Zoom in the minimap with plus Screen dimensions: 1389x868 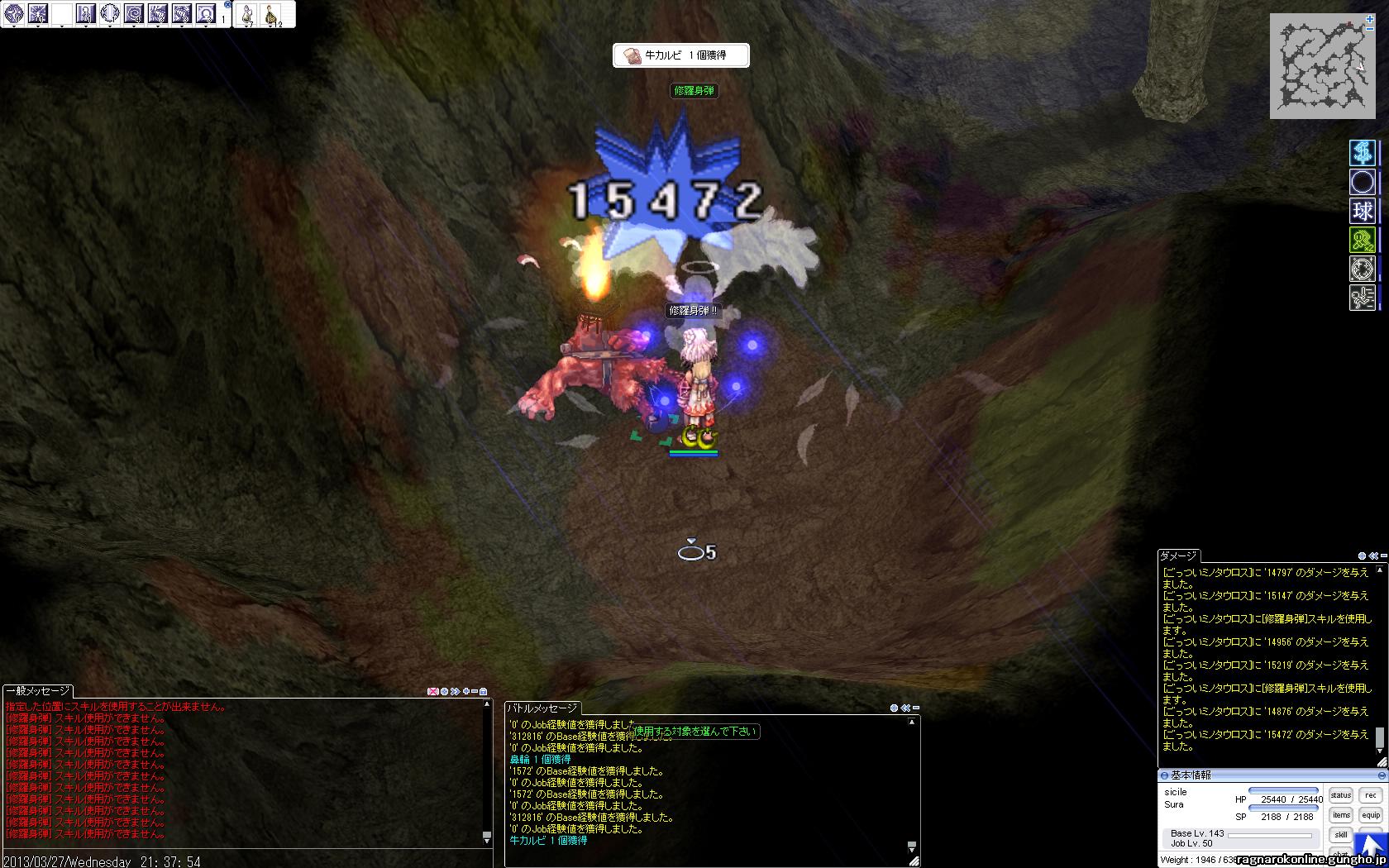pos(1370,18)
